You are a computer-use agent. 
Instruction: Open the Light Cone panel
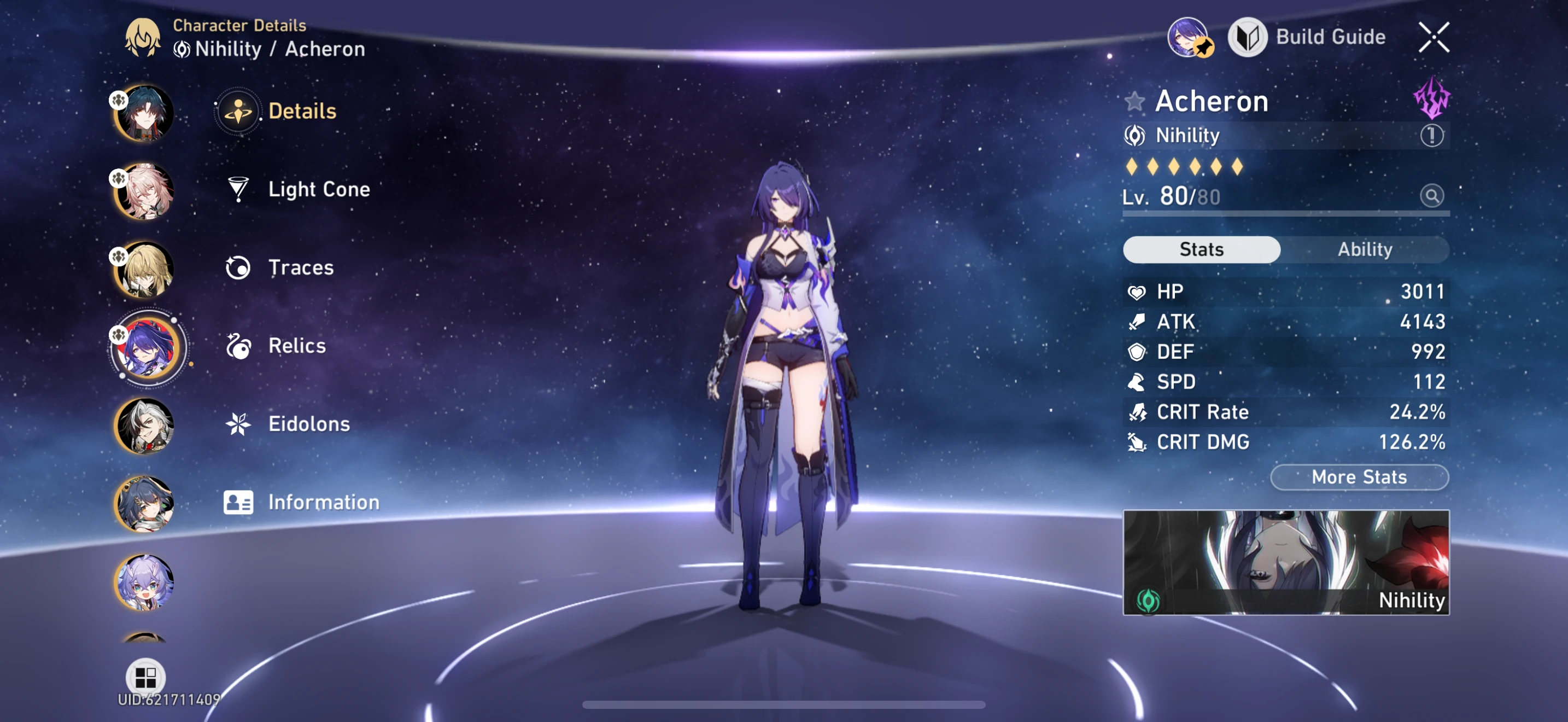coord(318,189)
